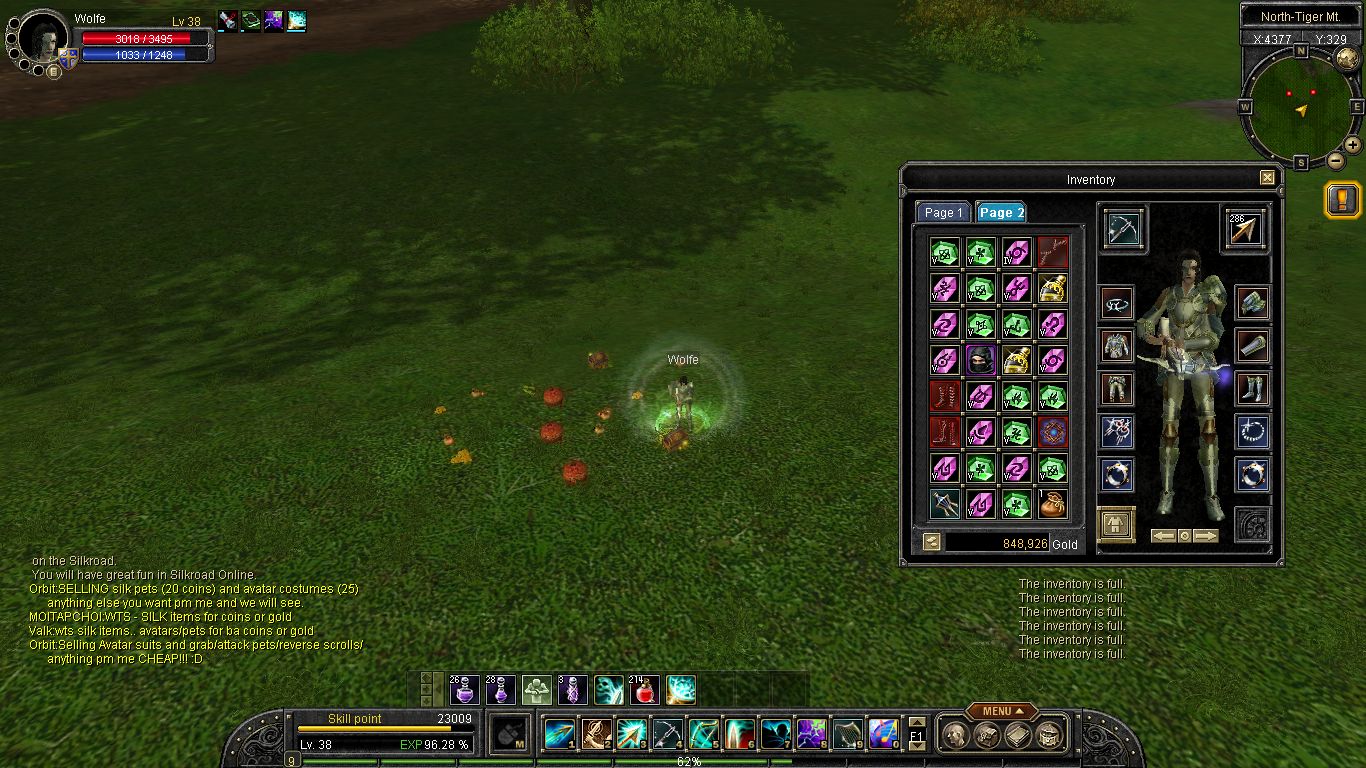Click the equipped bow weapon slot
The image size is (1366, 768).
[1123, 229]
